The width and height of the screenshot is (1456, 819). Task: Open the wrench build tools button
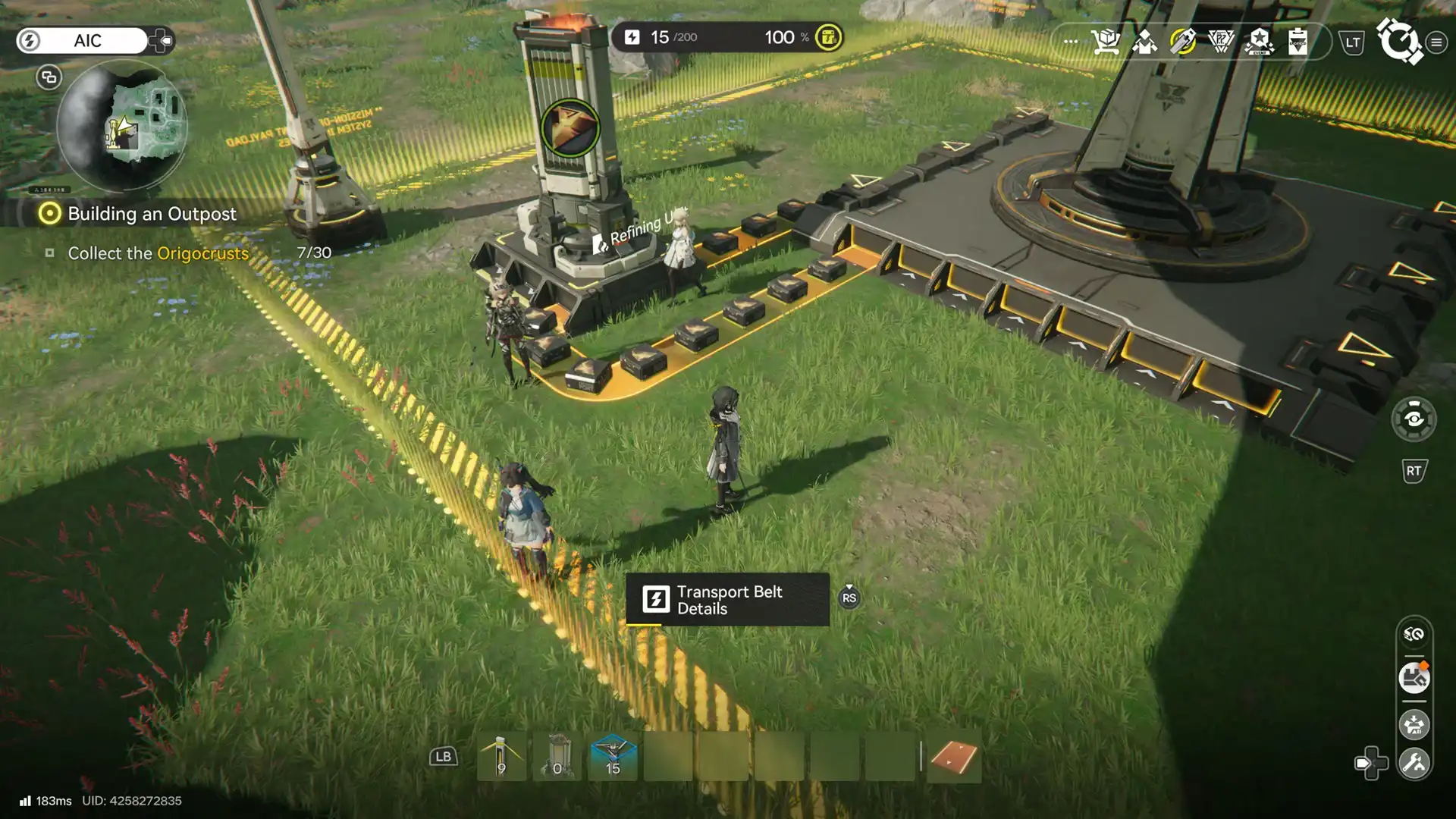point(1414,763)
